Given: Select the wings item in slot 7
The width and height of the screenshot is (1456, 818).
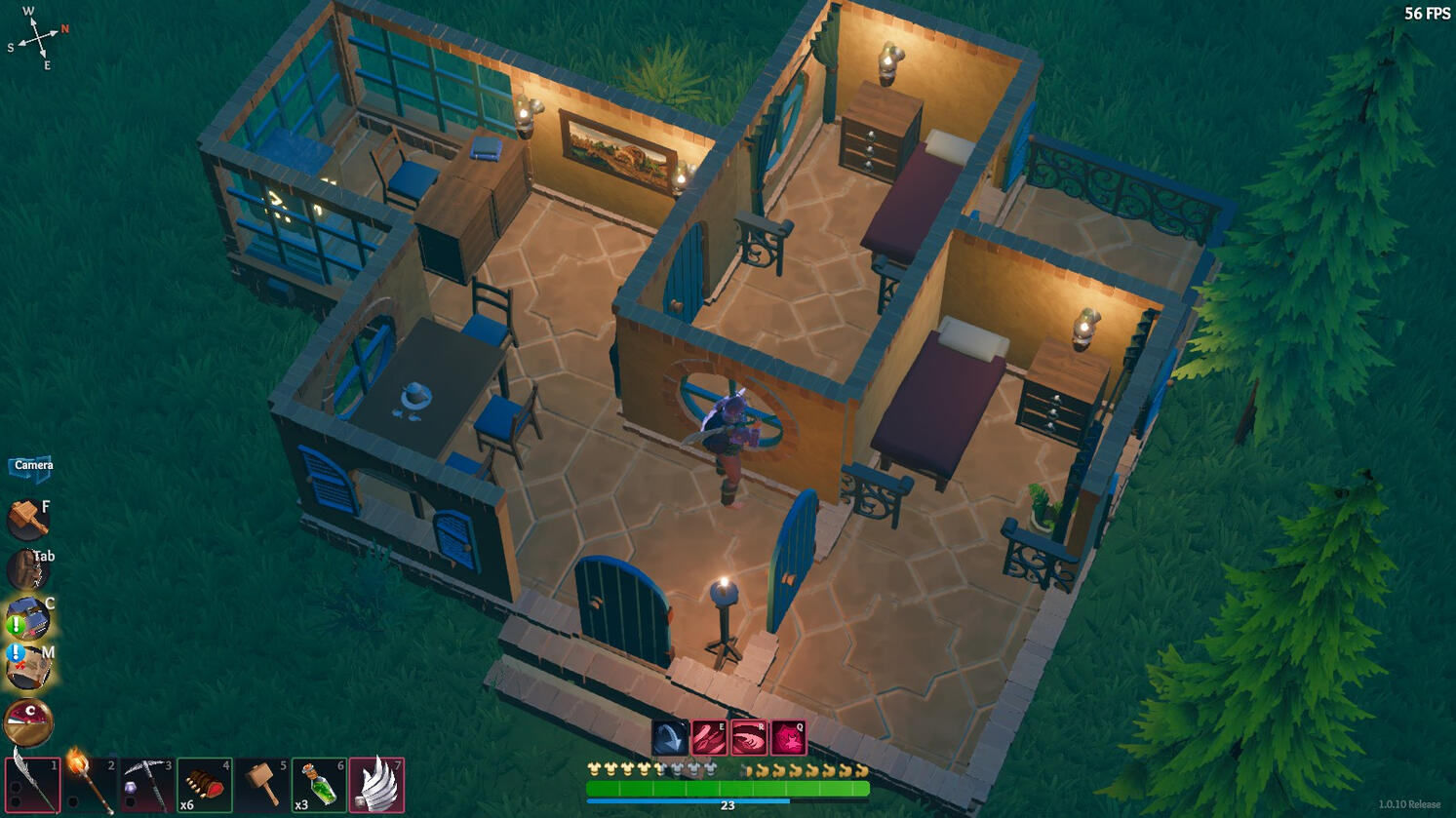Looking at the screenshot, I should 377,786.
